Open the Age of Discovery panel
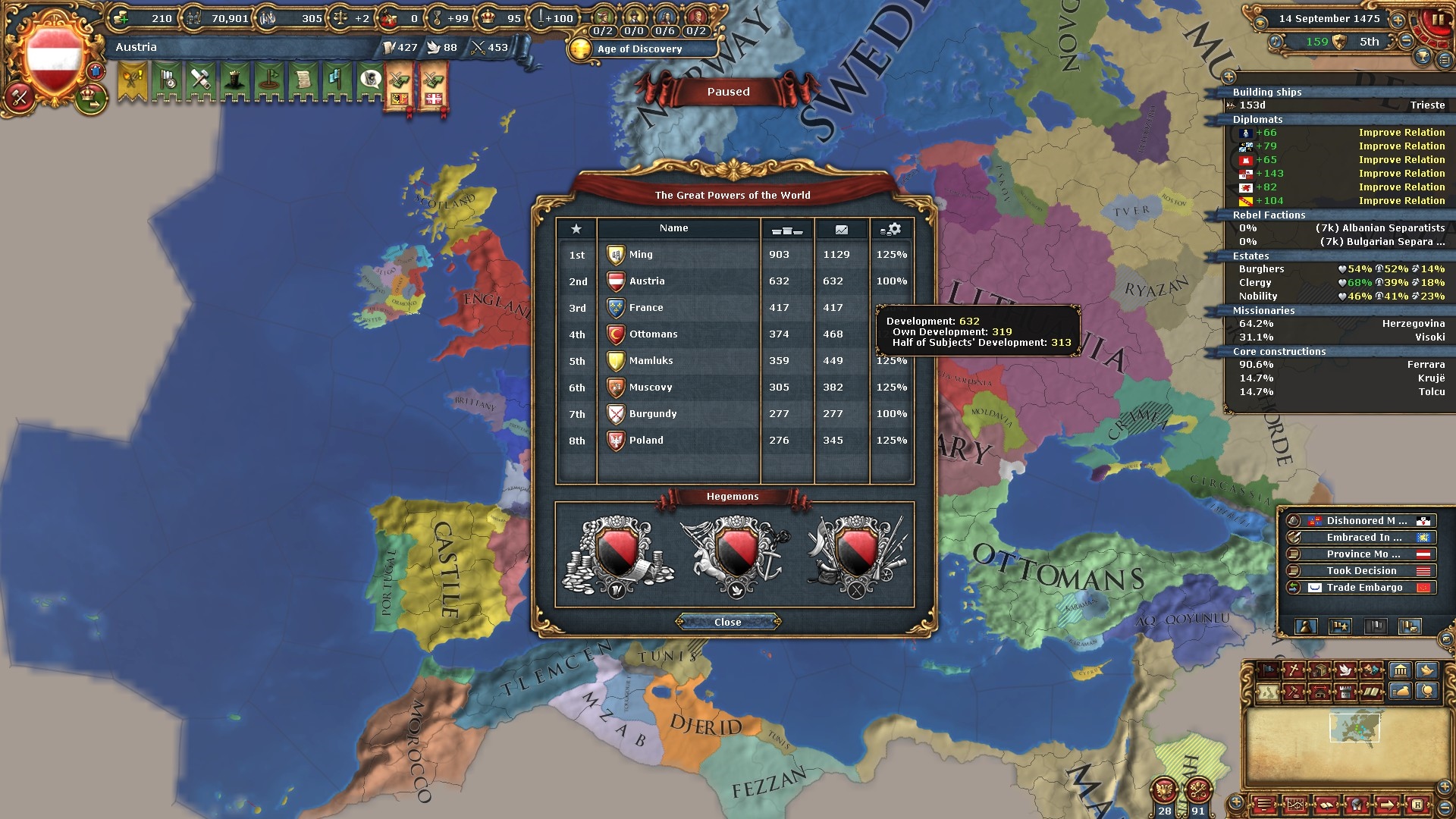1456x819 pixels. click(639, 49)
